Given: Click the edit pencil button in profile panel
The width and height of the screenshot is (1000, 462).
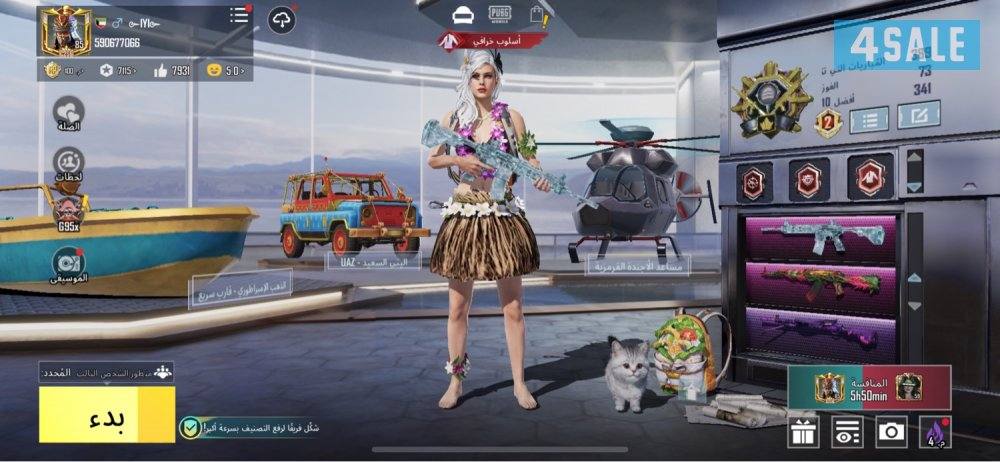Looking at the screenshot, I should click(918, 115).
